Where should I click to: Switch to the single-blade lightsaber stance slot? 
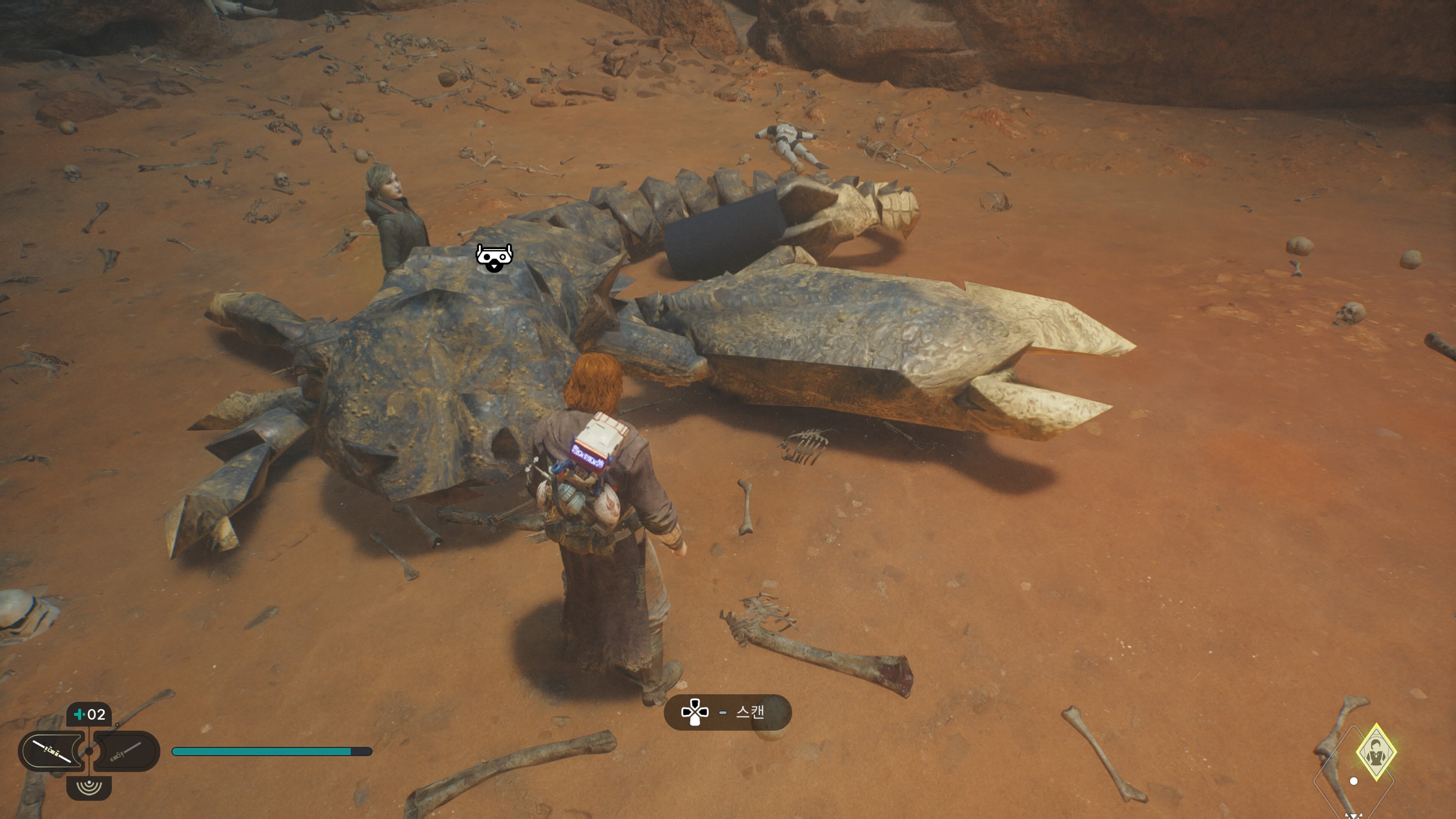(126, 751)
